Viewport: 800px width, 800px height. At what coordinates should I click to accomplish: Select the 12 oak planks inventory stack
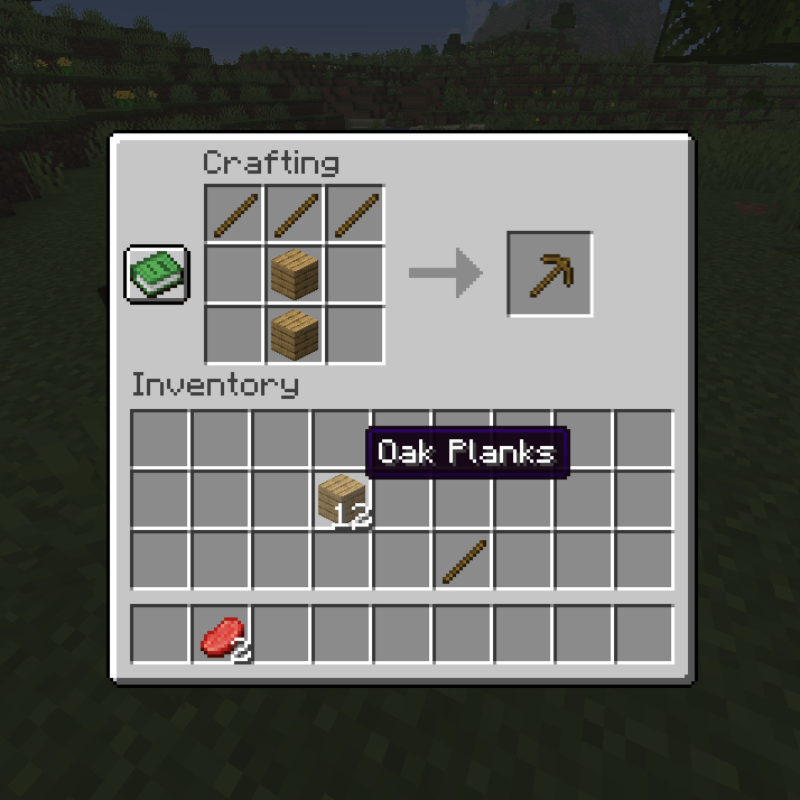click(341, 499)
